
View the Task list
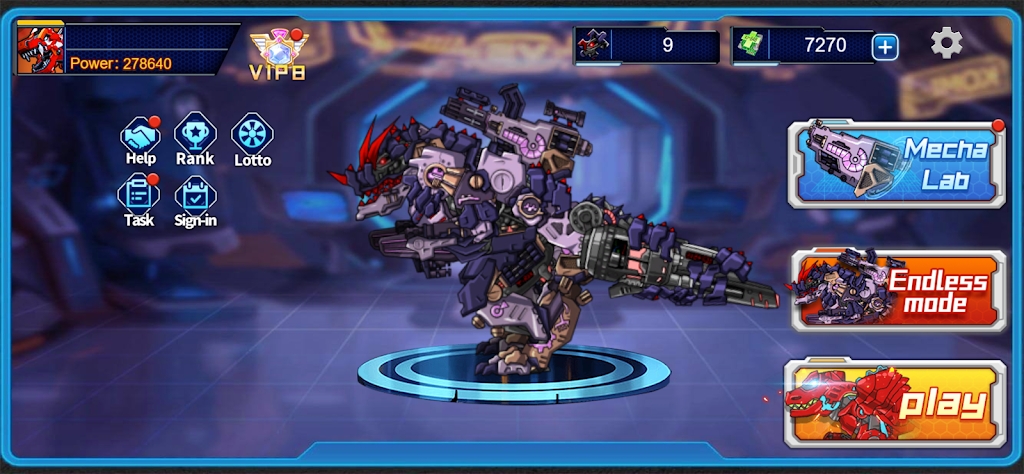tap(139, 195)
